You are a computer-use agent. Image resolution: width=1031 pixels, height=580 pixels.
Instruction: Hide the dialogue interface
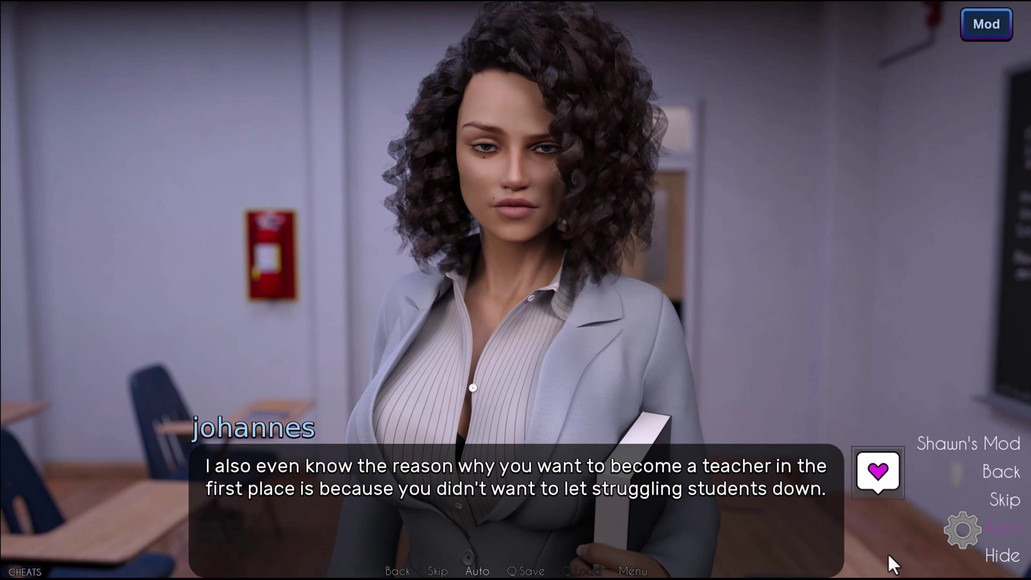point(1002,555)
